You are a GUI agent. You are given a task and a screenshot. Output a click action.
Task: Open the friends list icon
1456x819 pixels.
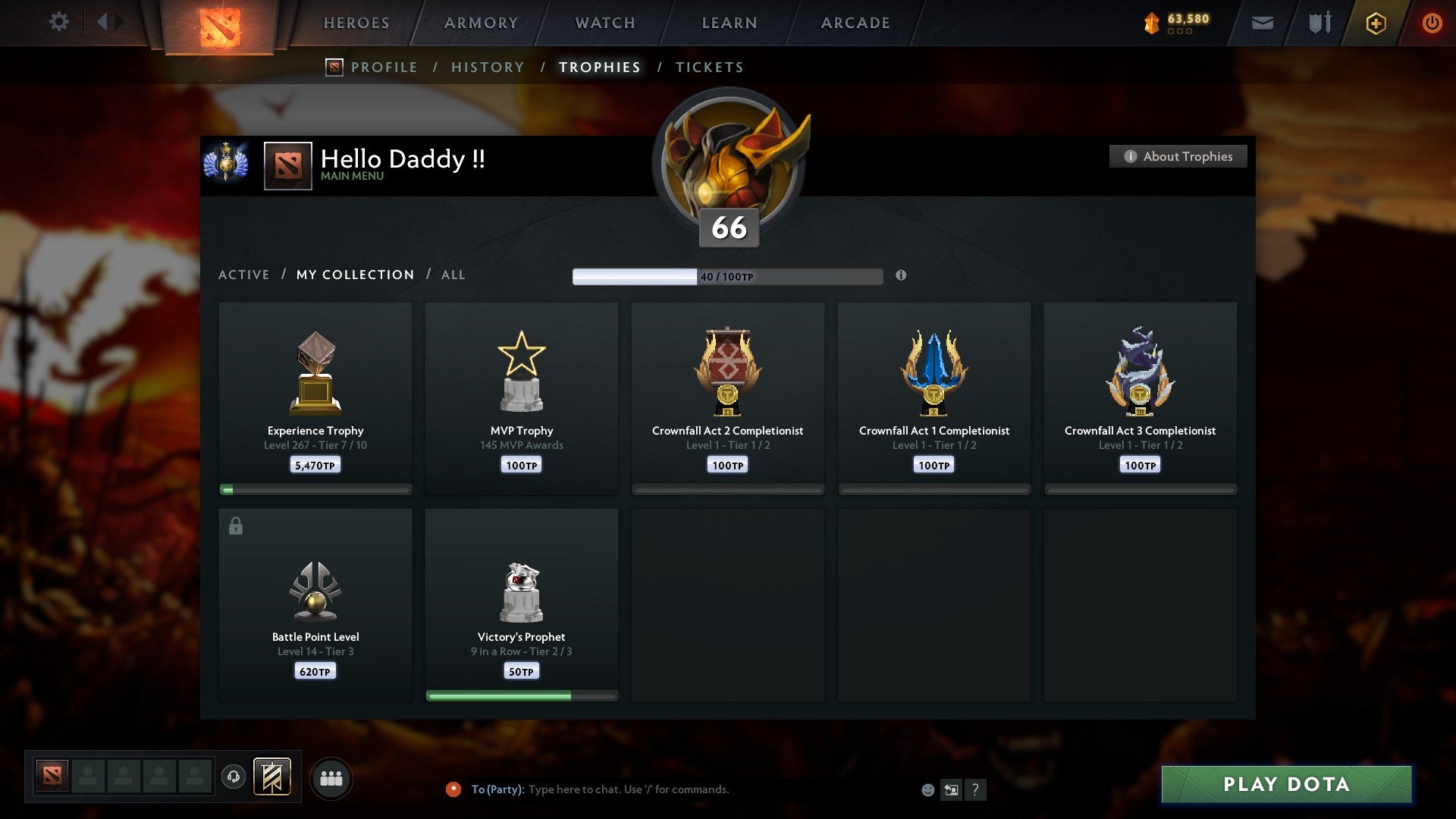(331, 777)
